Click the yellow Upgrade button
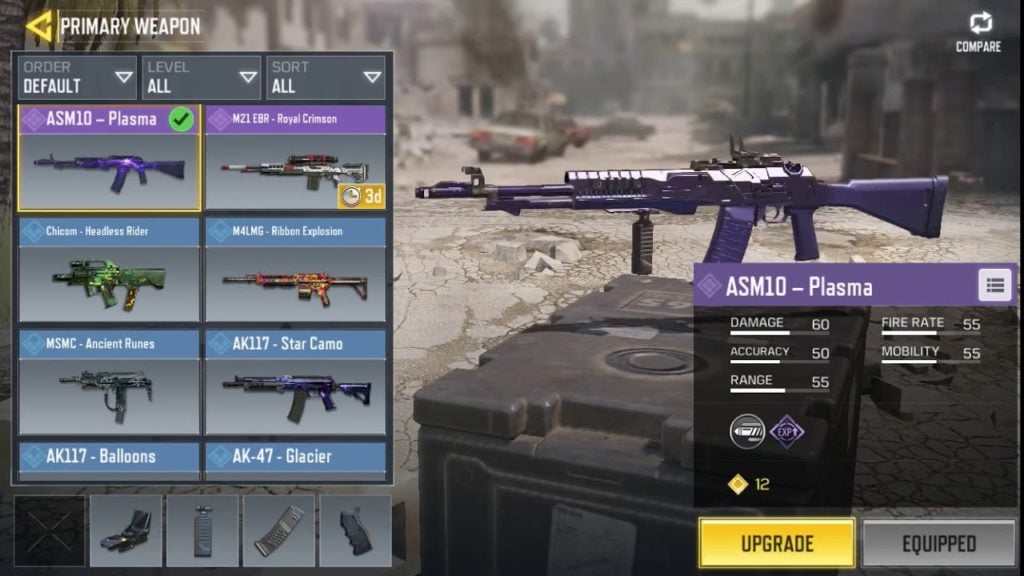 (x=776, y=544)
